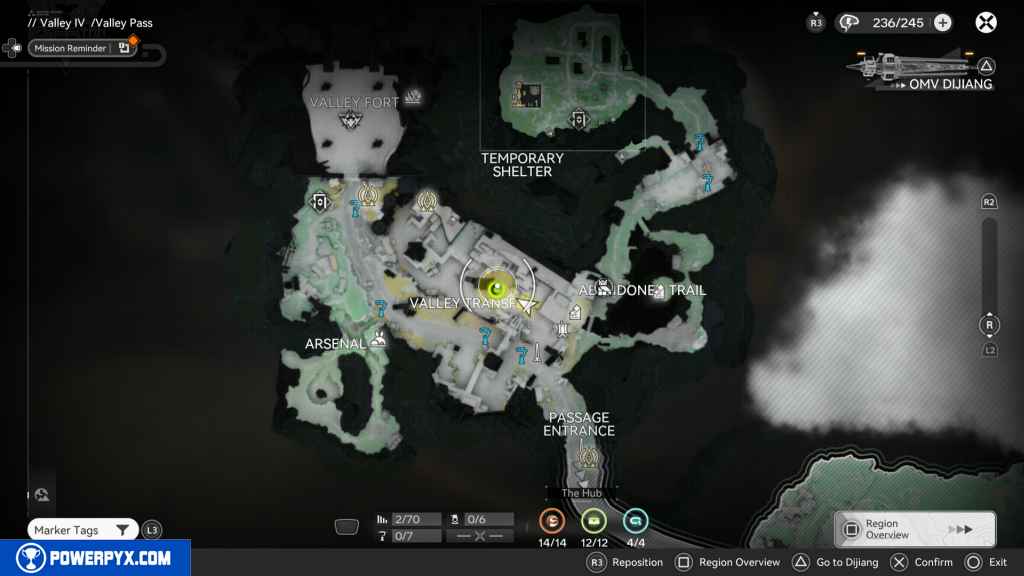Open the Region Overview panel

pyautogui.click(x=914, y=529)
